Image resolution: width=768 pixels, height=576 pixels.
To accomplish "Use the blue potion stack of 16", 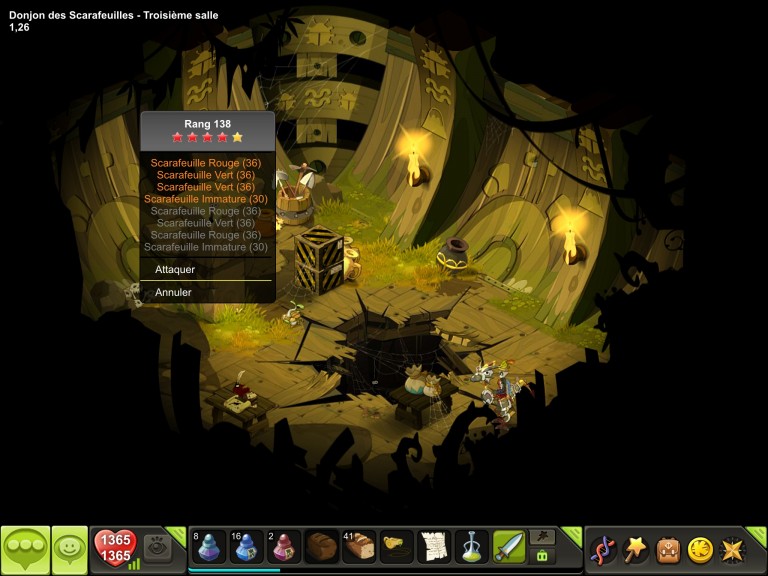I will 246,547.
